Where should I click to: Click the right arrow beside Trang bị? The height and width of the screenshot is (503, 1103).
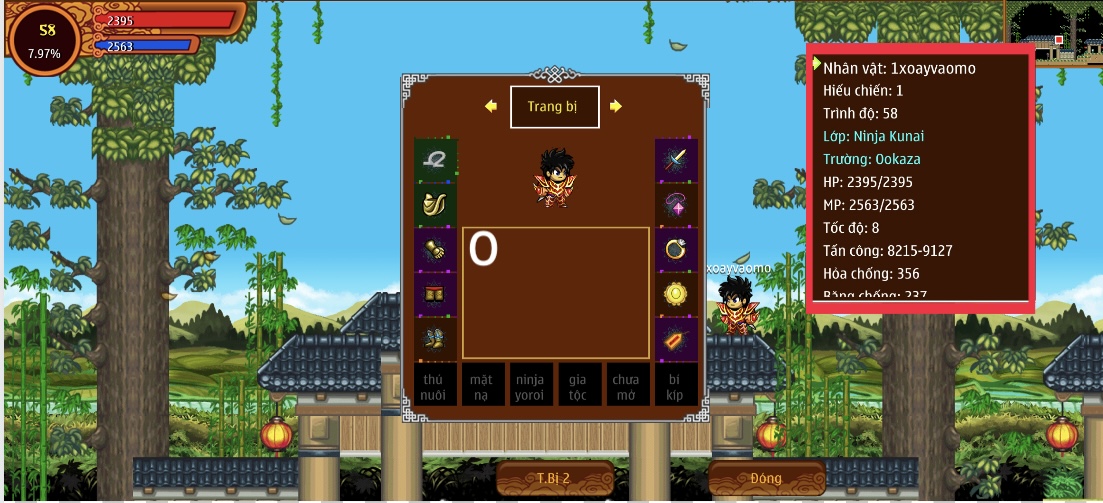click(616, 106)
